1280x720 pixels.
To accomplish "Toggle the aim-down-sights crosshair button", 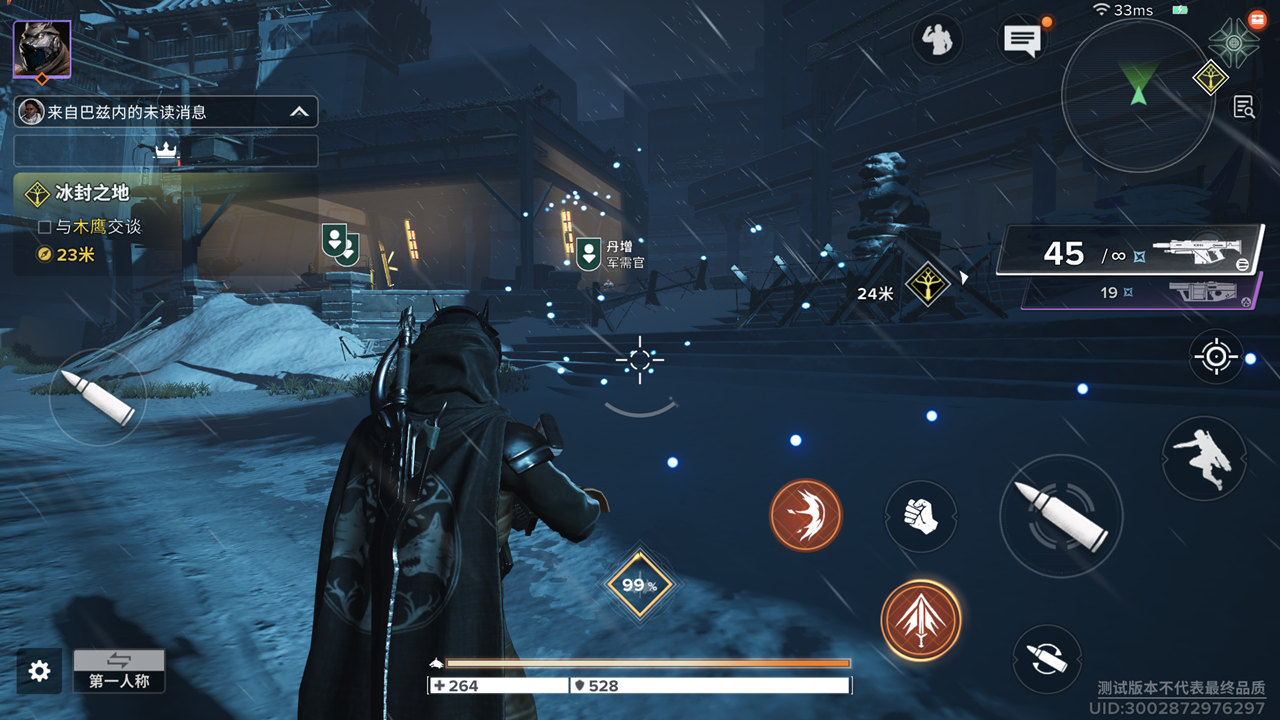I will coord(1216,357).
